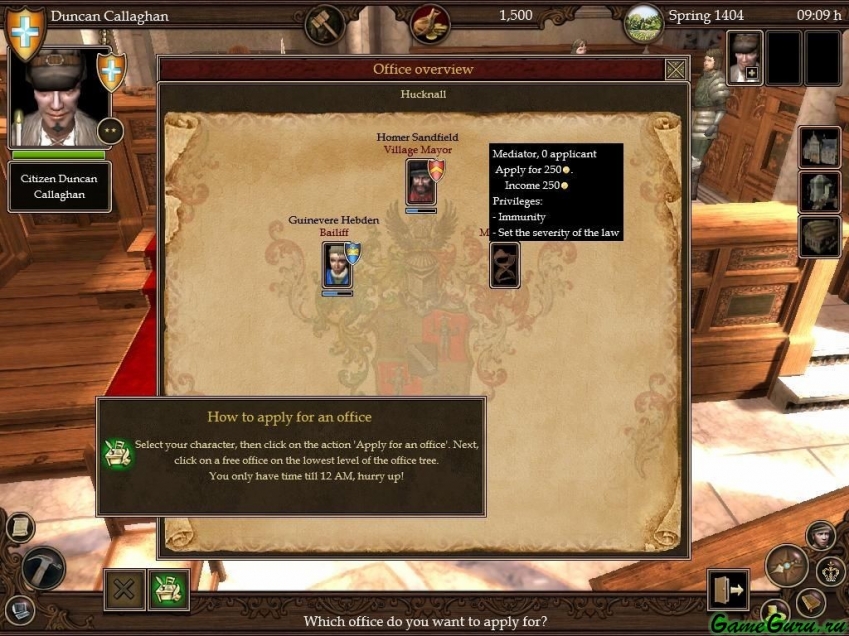Click the gavel icon in the top bar
This screenshot has height=636, width=849.
(x=325, y=22)
